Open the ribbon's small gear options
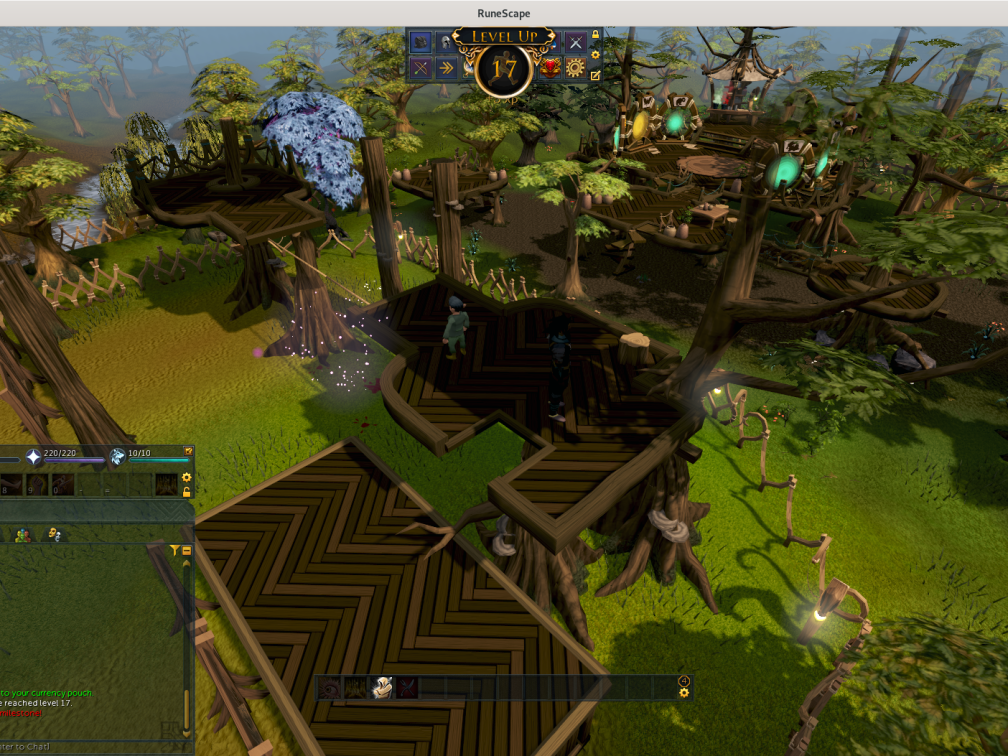Screen dimensions: 1008x756 coord(596,56)
